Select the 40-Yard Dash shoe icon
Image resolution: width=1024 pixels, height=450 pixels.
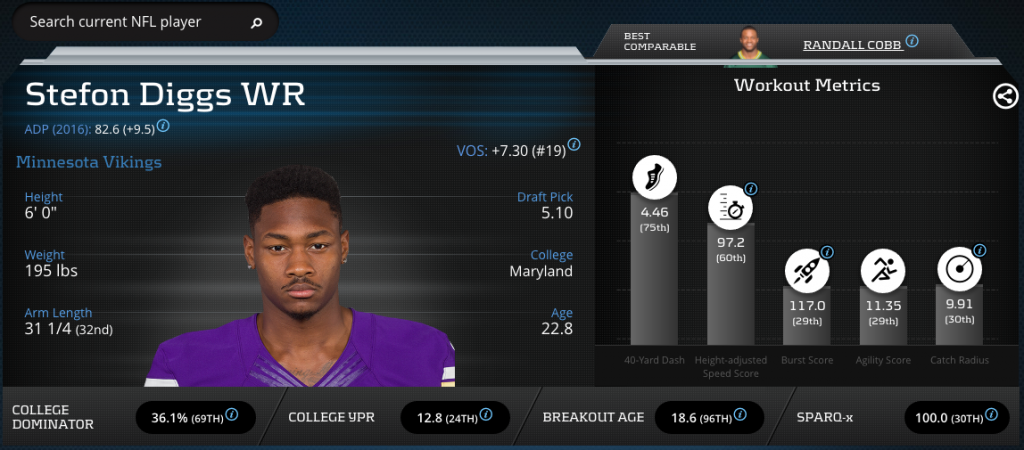pyautogui.click(x=654, y=178)
